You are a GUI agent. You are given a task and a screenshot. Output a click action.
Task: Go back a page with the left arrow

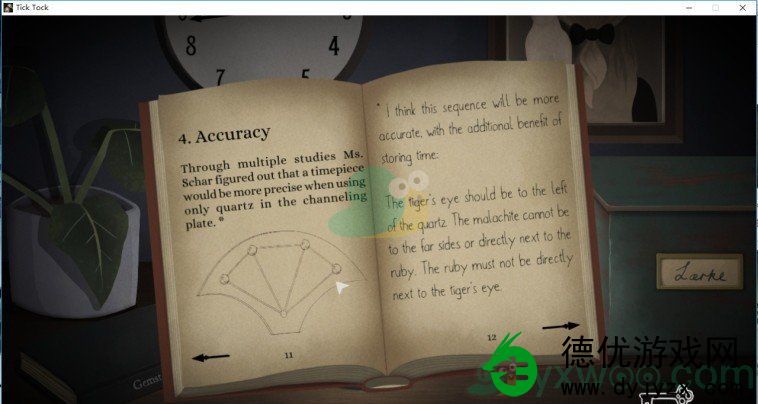point(211,356)
